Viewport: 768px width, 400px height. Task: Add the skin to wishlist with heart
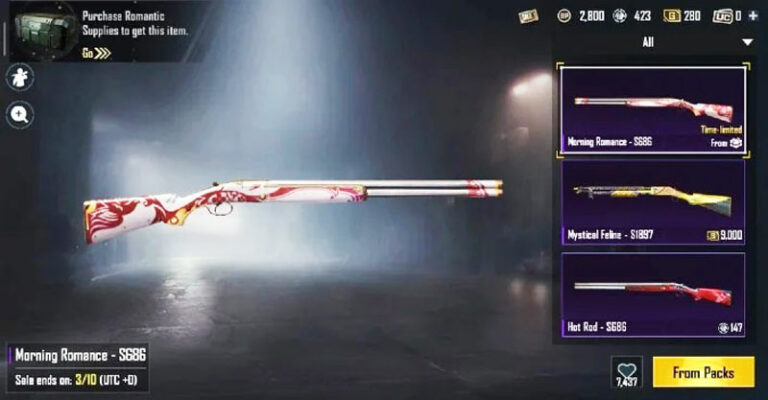click(x=627, y=370)
